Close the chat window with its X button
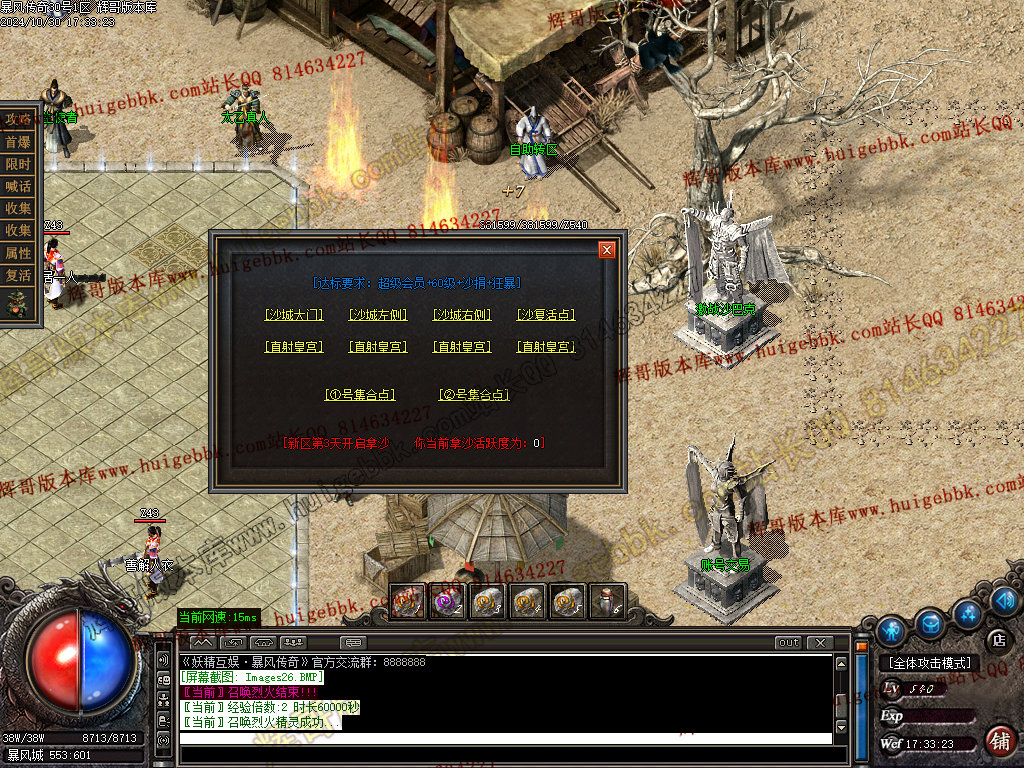Screen dimensions: 1024x768 point(820,642)
